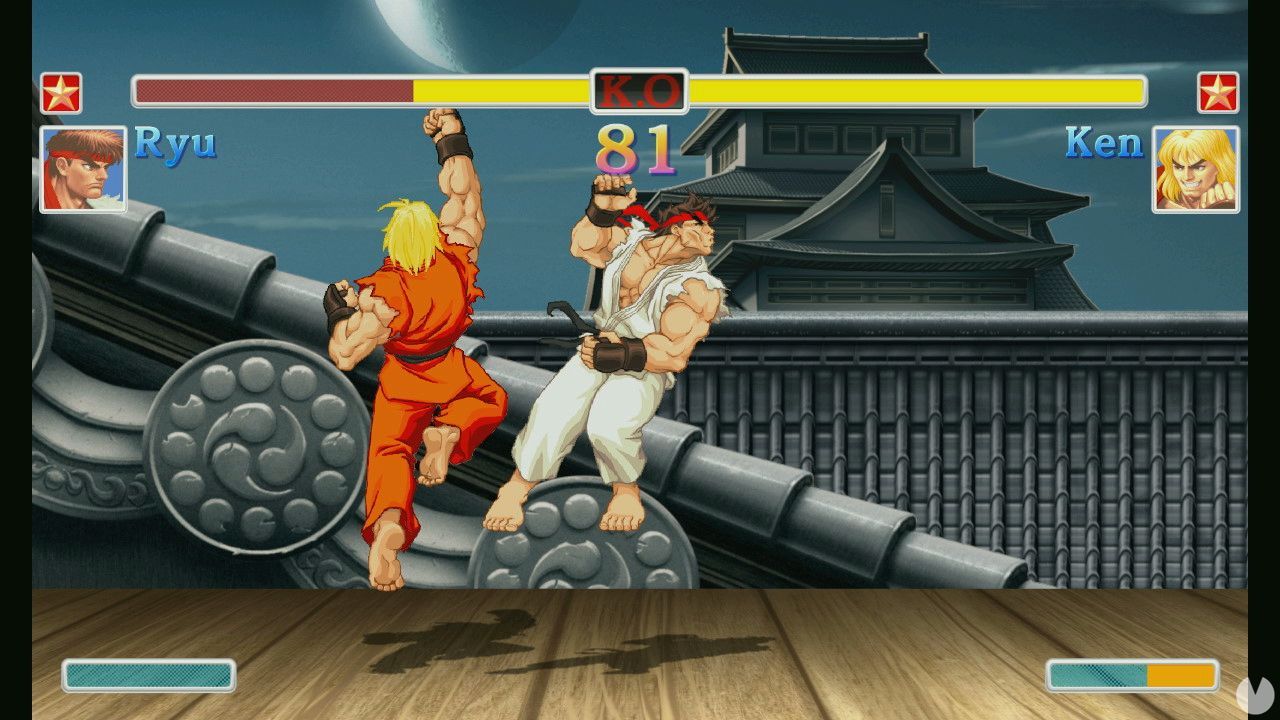Select the Ken name label

[1104, 143]
